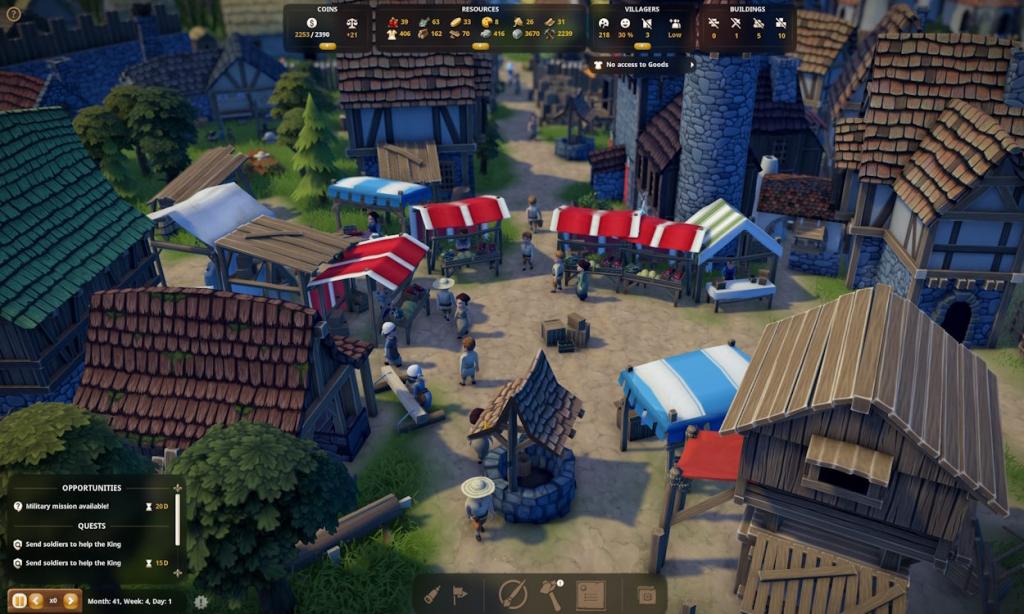Activate the paintbrush circle tool
Viewport: 1024px width, 614px height.
[513, 594]
